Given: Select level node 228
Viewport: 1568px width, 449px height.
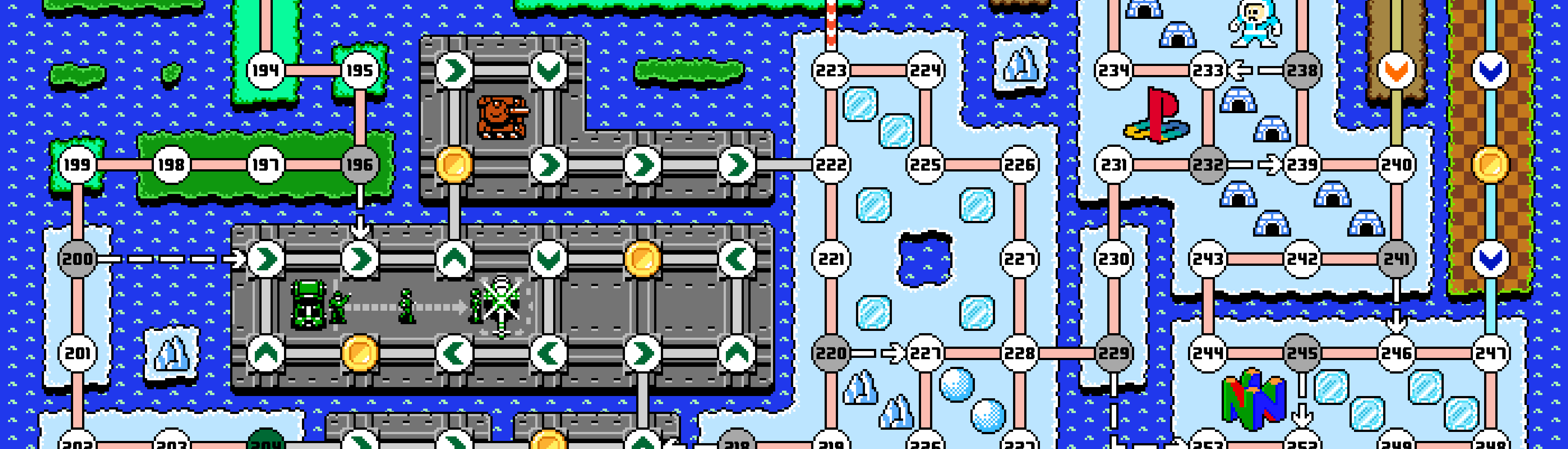Looking at the screenshot, I should tap(1019, 353).
